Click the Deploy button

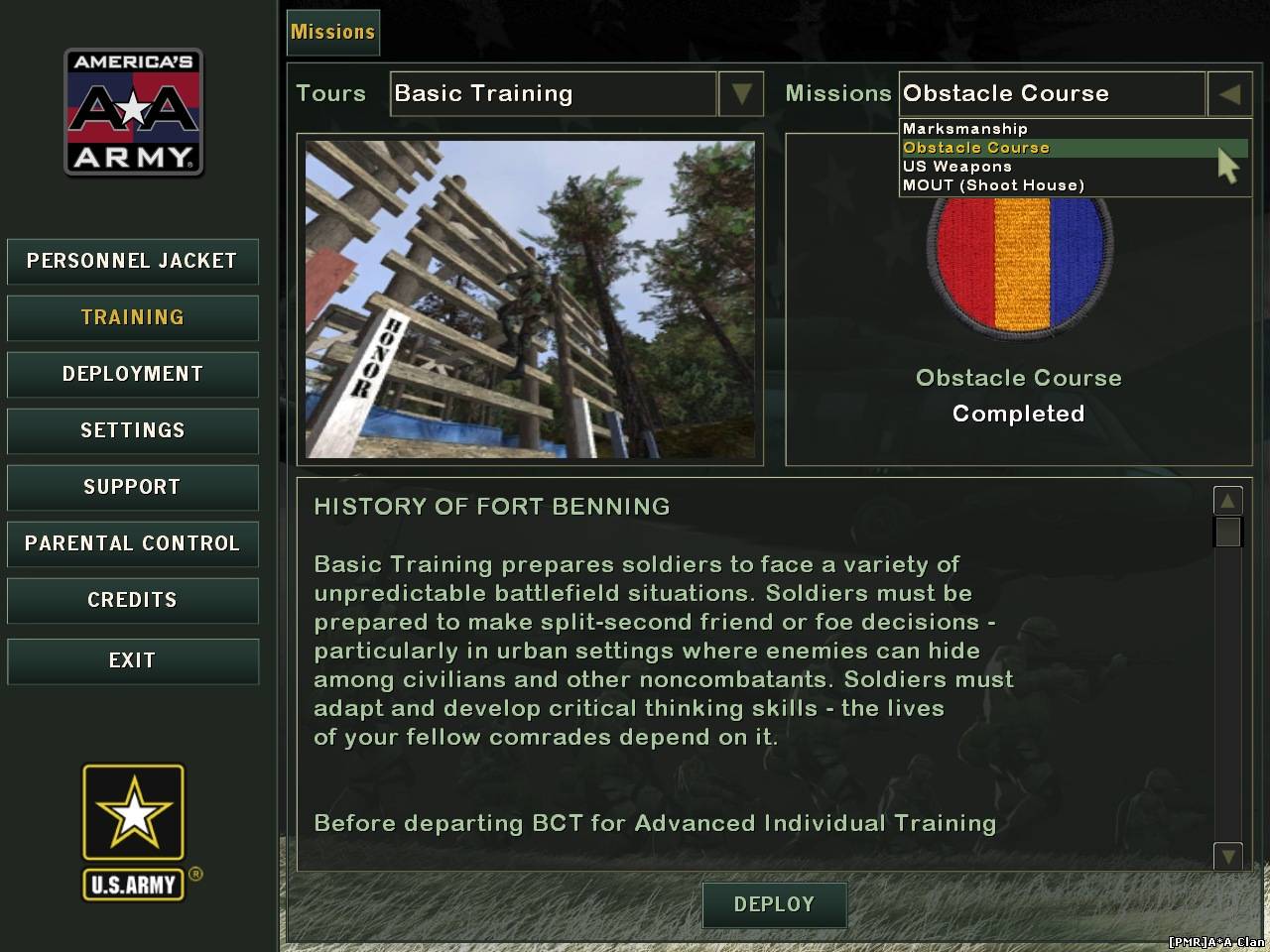pos(774,905)
